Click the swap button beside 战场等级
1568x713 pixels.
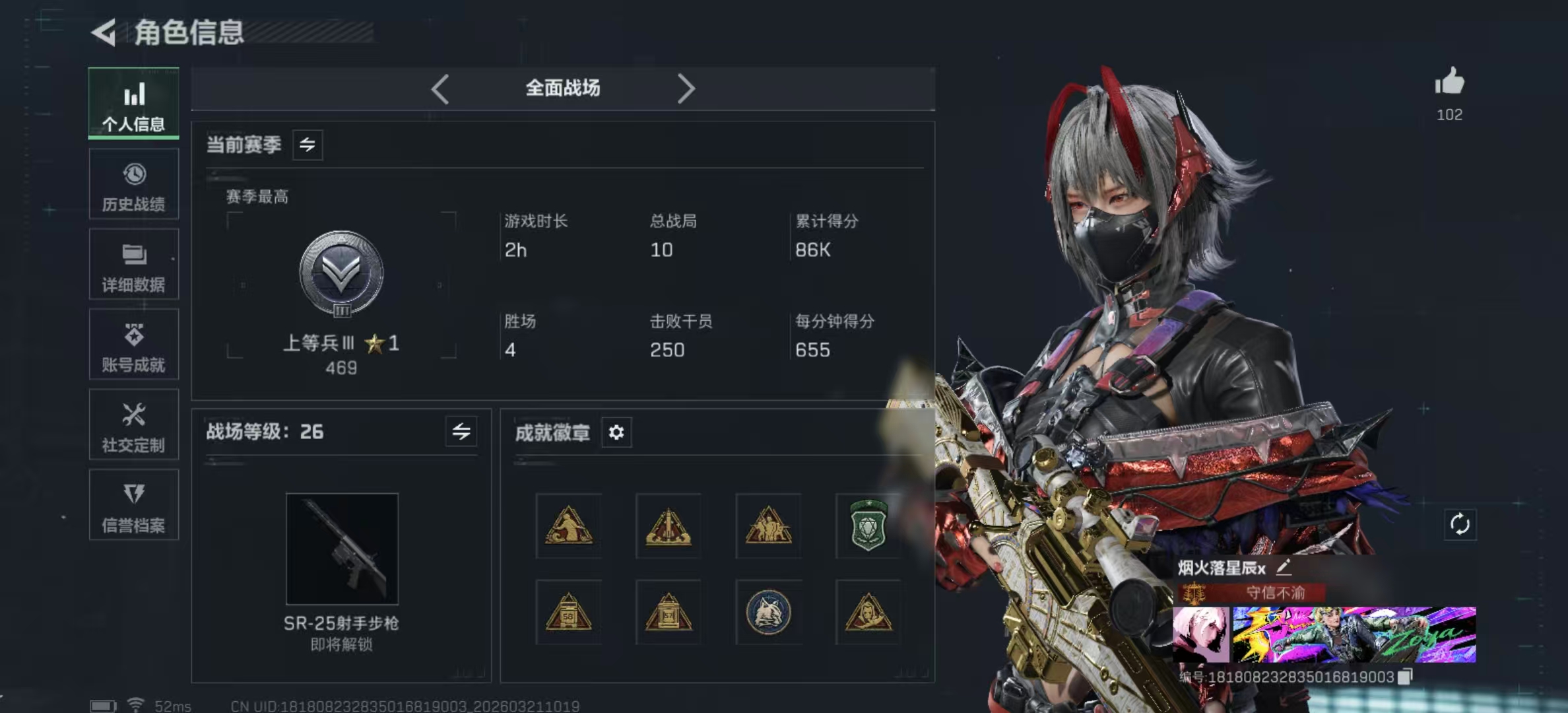461,432
